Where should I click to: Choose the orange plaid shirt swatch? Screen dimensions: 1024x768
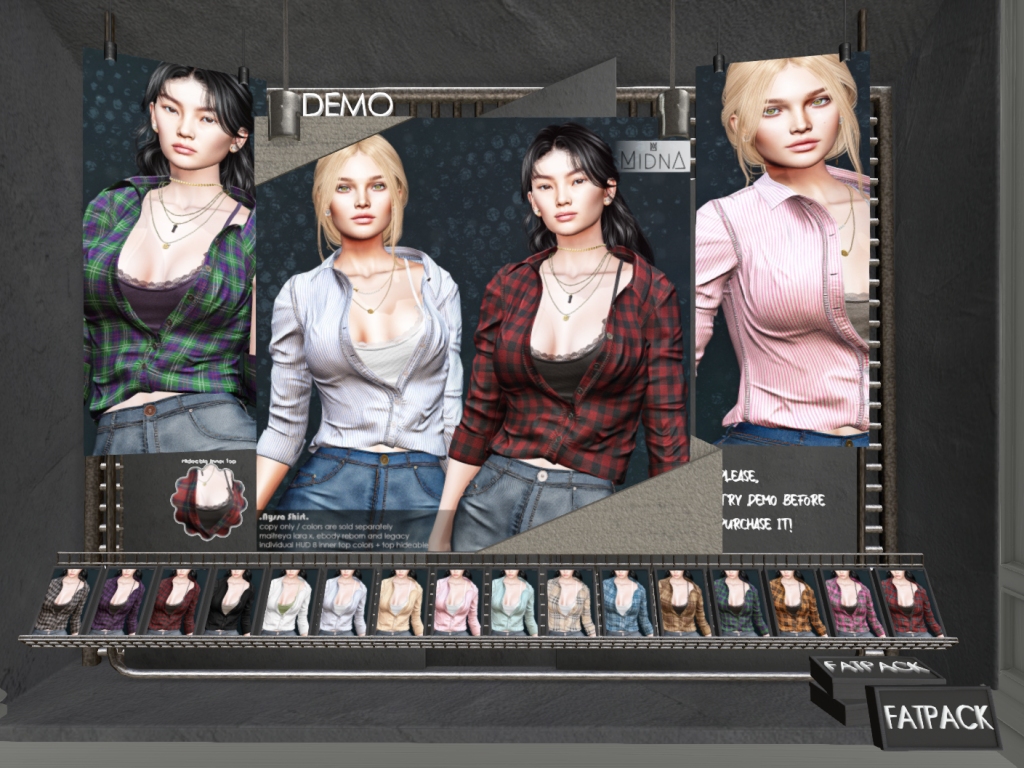(x=795, y=603)
